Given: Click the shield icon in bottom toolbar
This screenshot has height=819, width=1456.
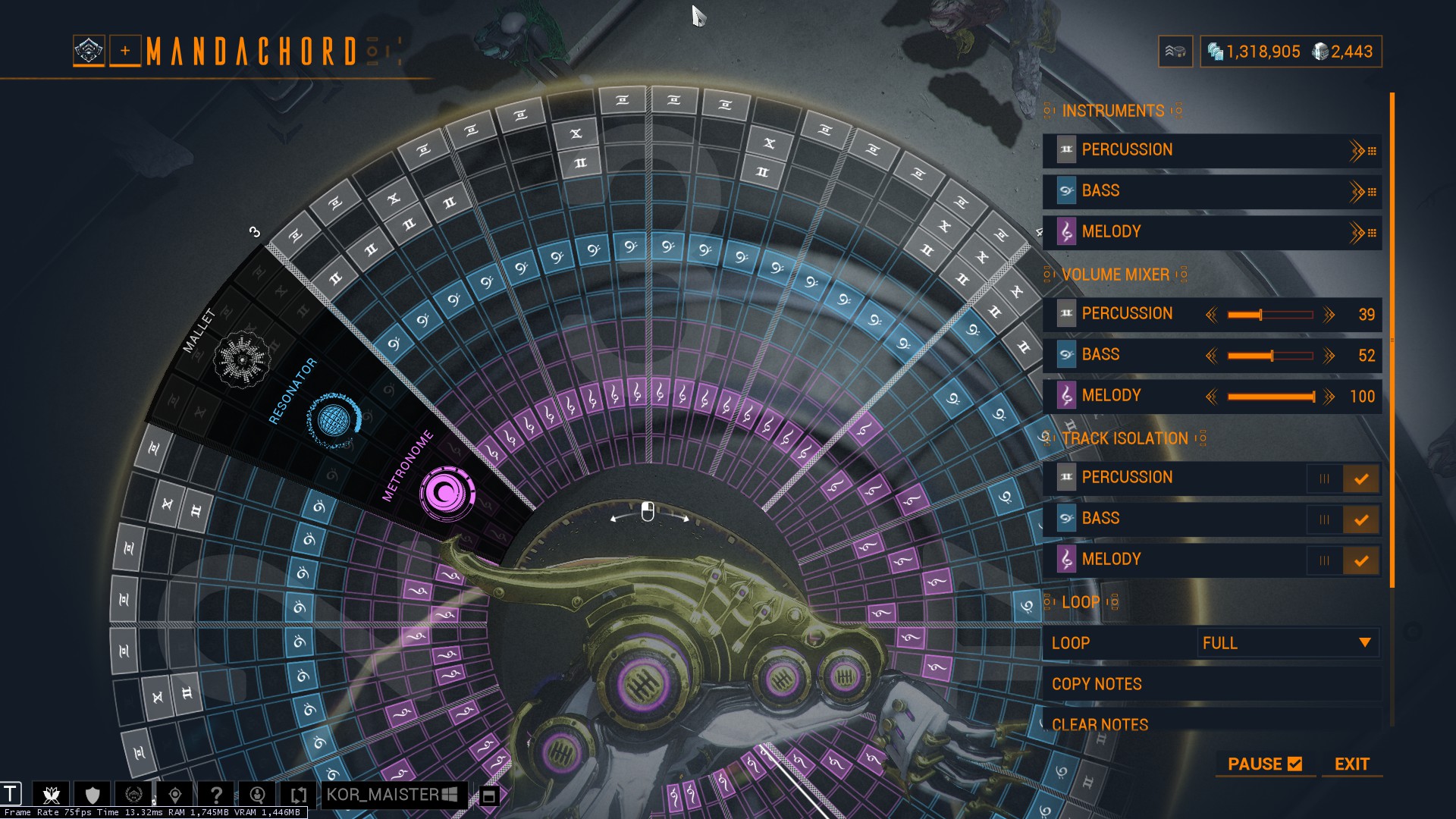Looking at the screenshot, I should pyautogui.click(x=93, y=795).
